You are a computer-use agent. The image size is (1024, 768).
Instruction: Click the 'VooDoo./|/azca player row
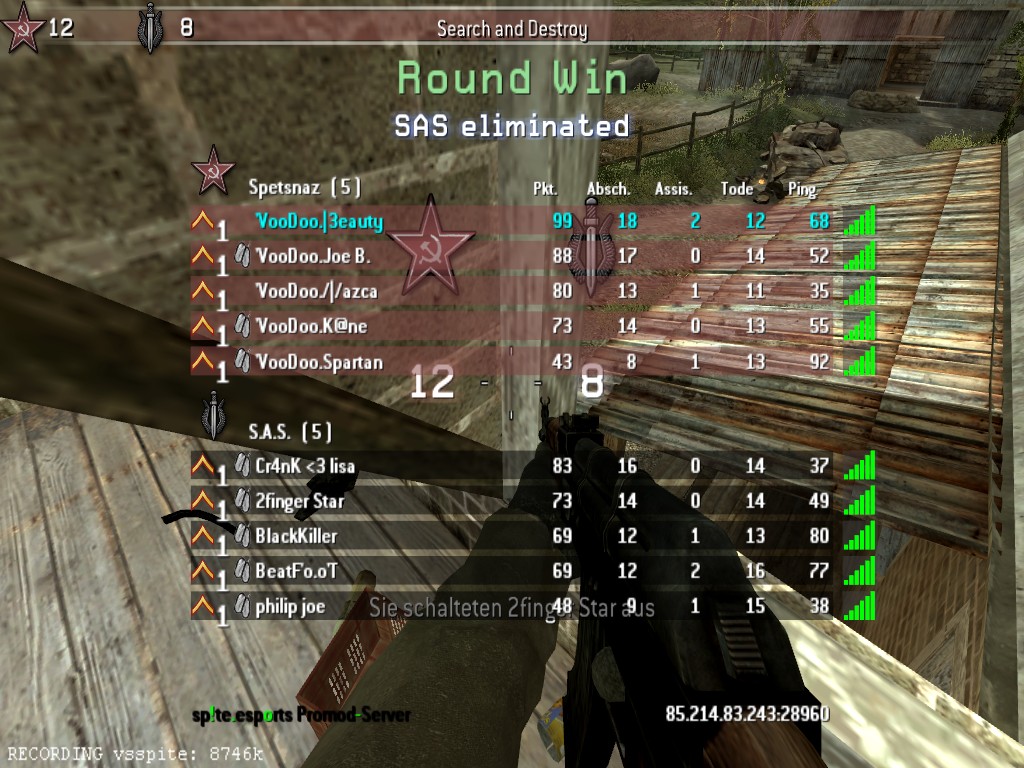[316, 291]
